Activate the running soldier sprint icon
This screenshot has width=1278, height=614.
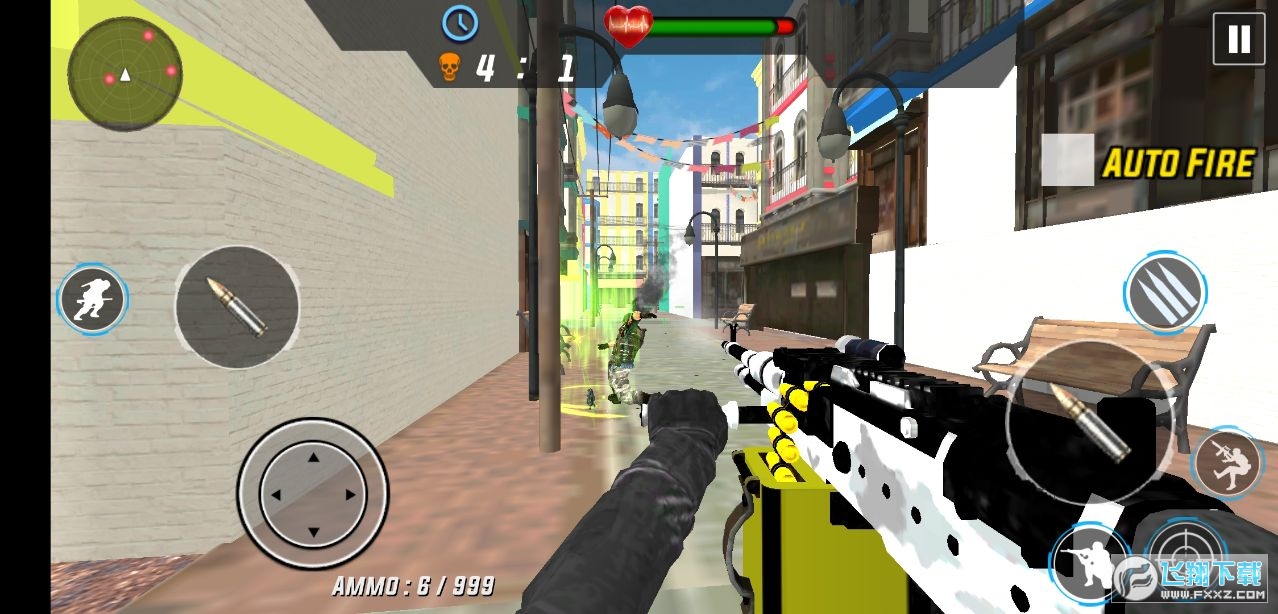(93, 299)
